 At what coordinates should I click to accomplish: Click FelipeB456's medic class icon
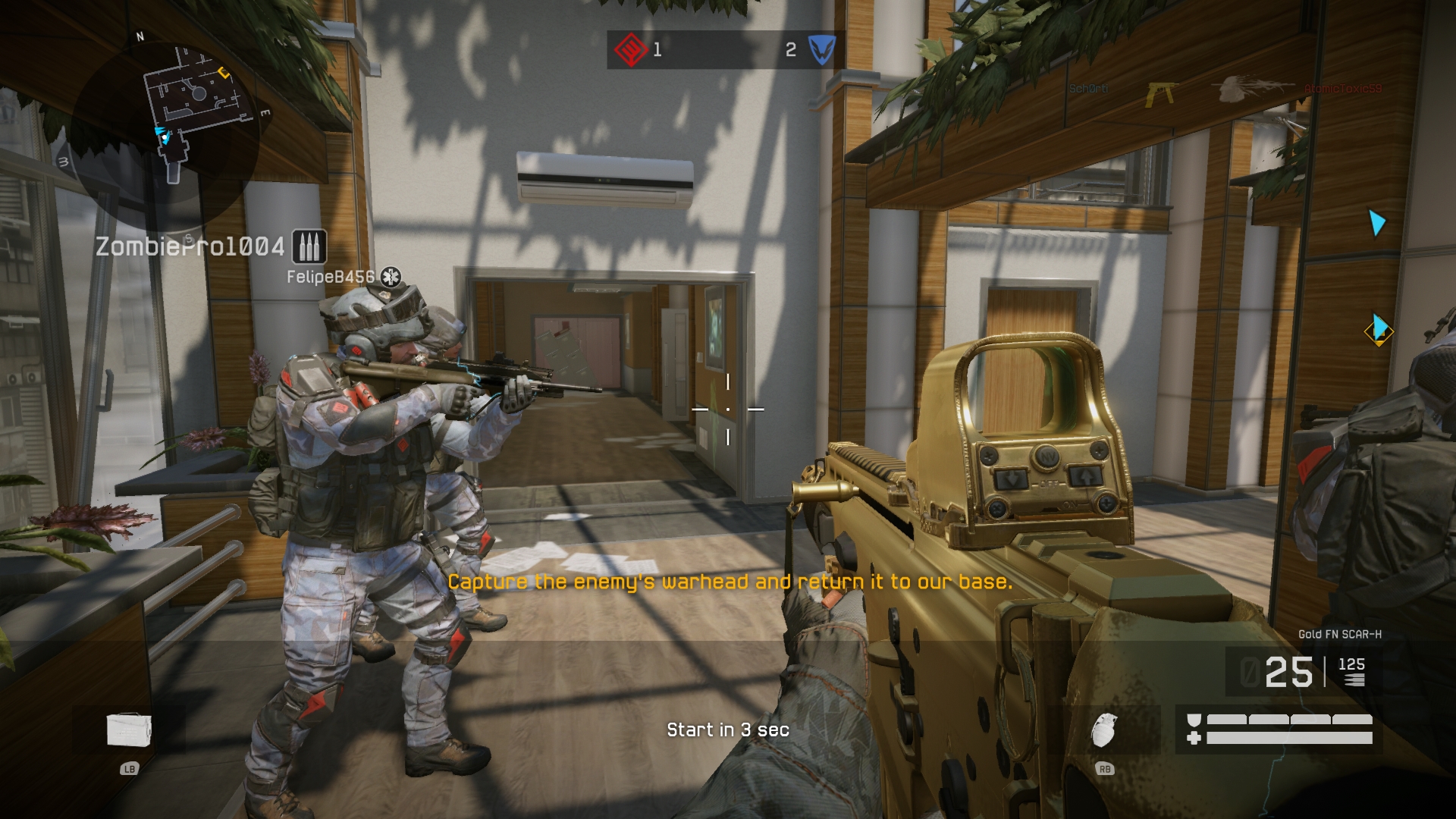point(391,277)
